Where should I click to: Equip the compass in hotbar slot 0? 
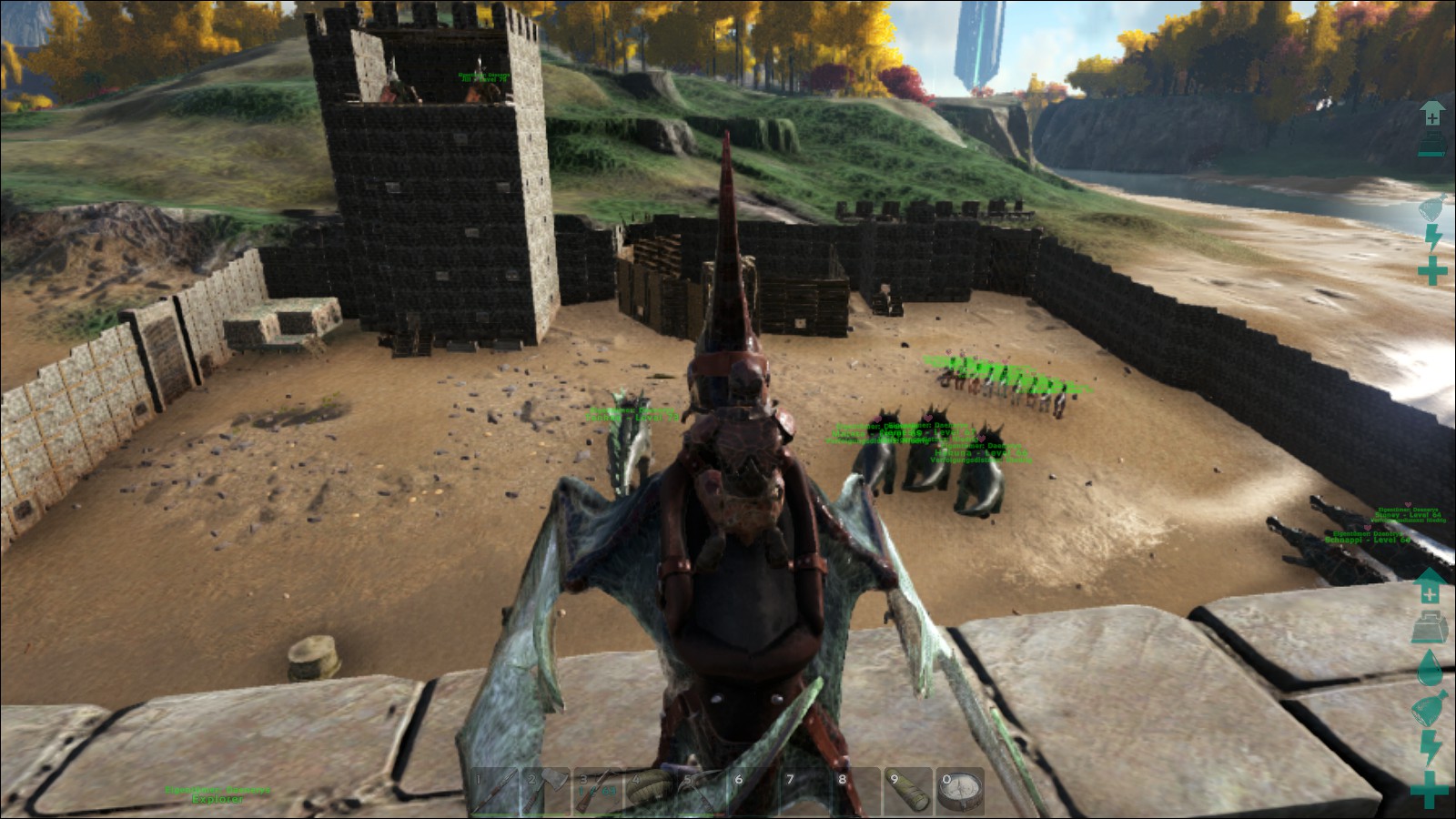coord(960,790)
